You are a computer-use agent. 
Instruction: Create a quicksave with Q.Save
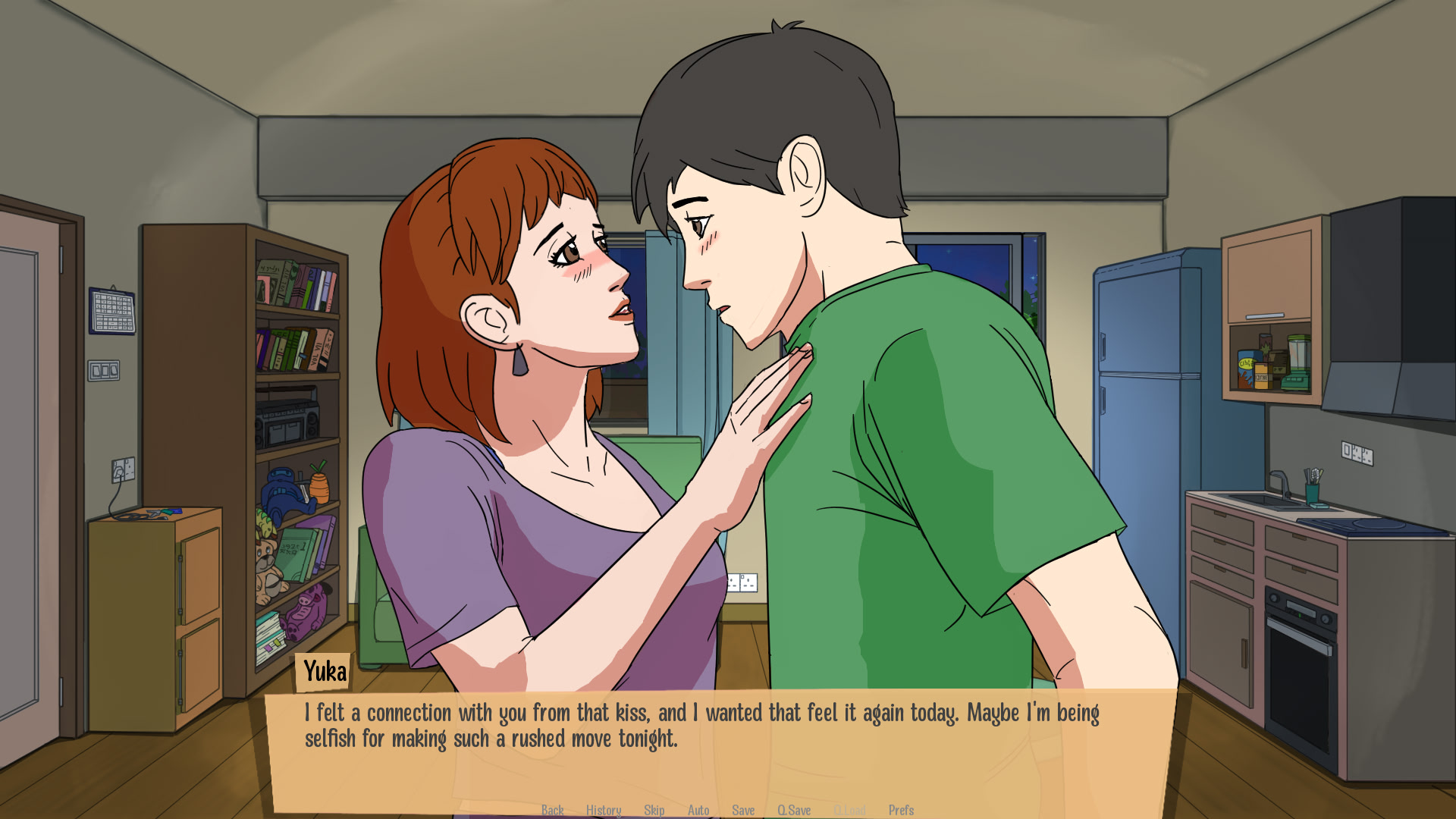pyautogui.click(x=795, y=810)
